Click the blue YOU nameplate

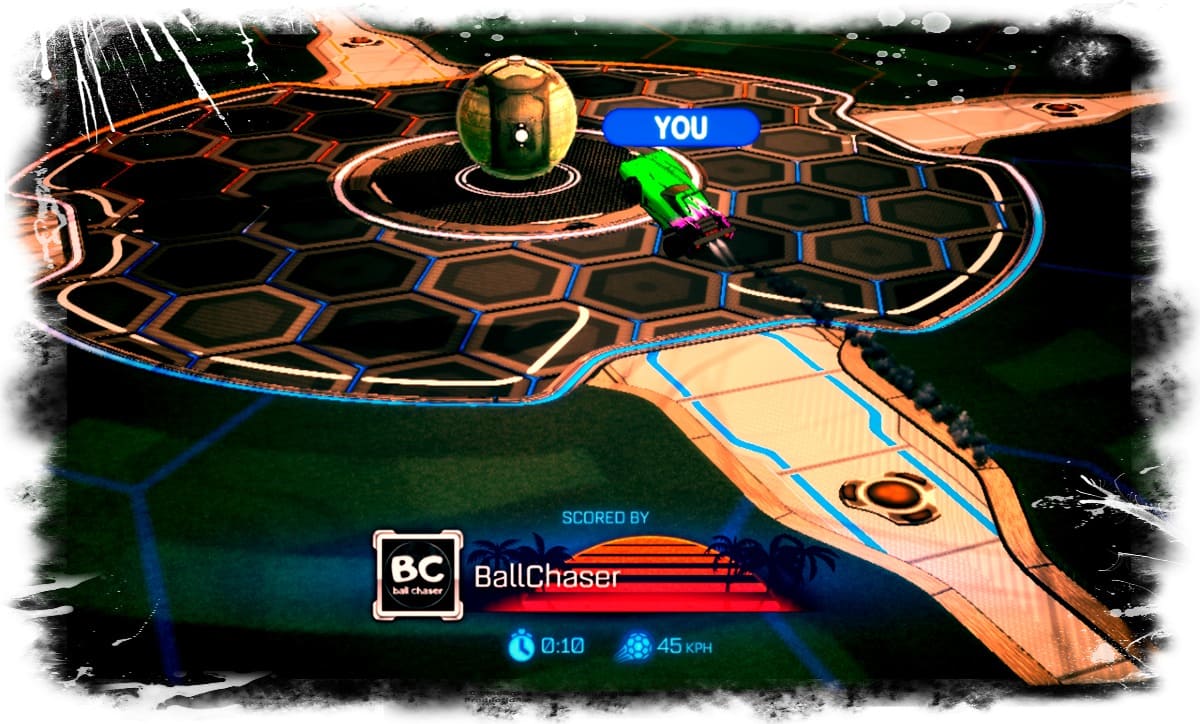(680, 127)
